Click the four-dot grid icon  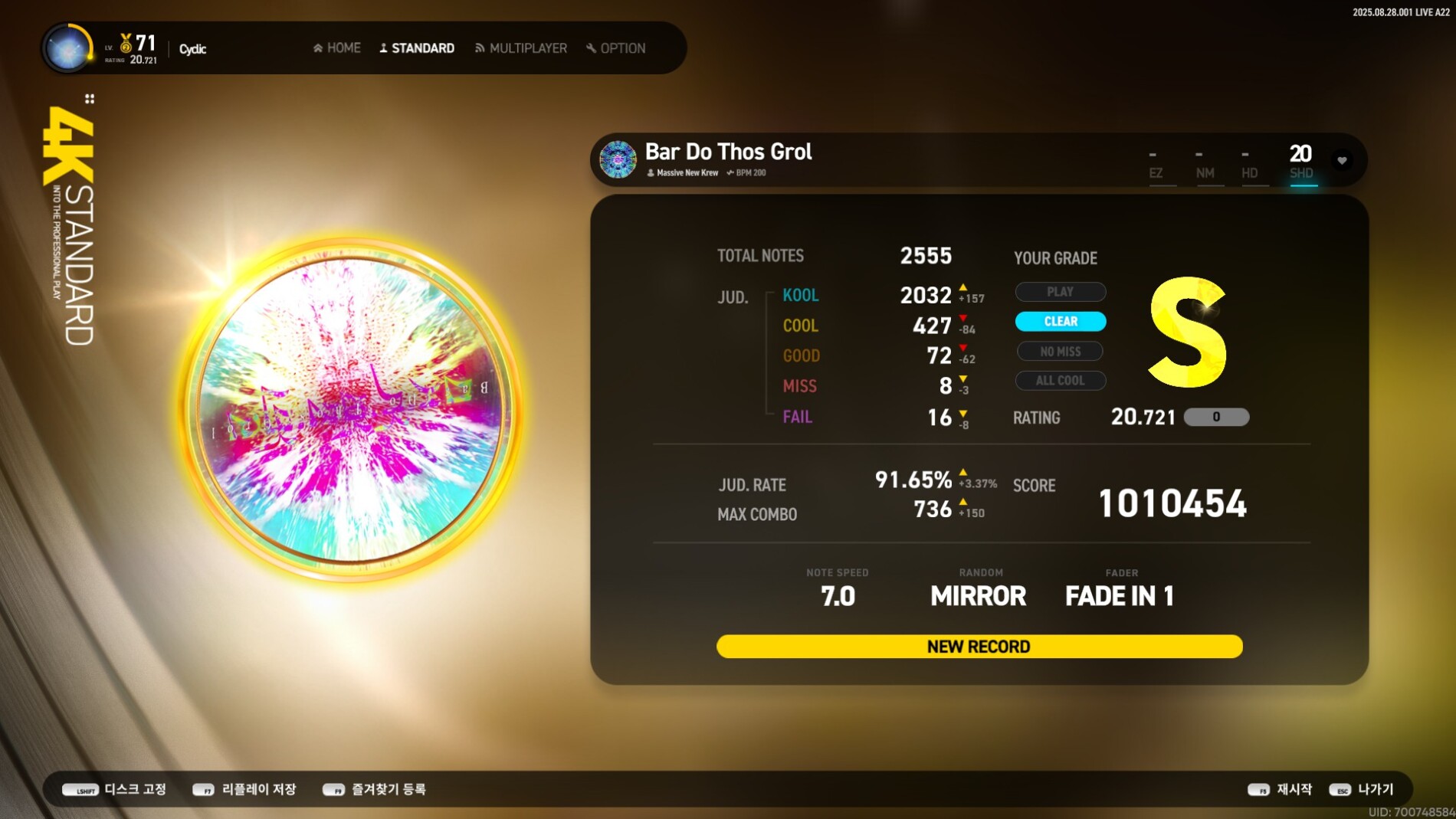coord(90,99)
